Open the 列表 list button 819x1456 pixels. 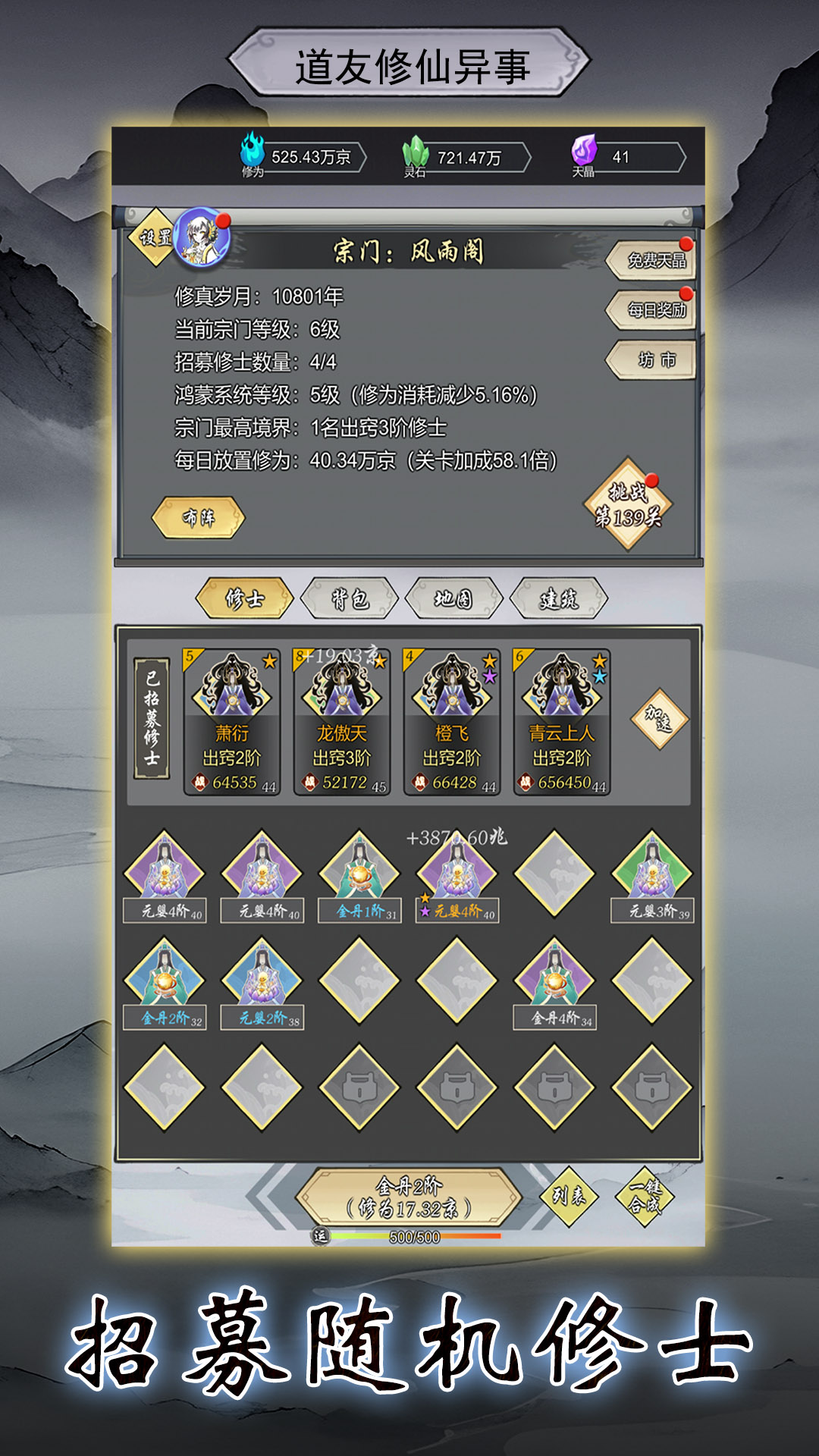pyautogui.click(x=568, y=1196)
